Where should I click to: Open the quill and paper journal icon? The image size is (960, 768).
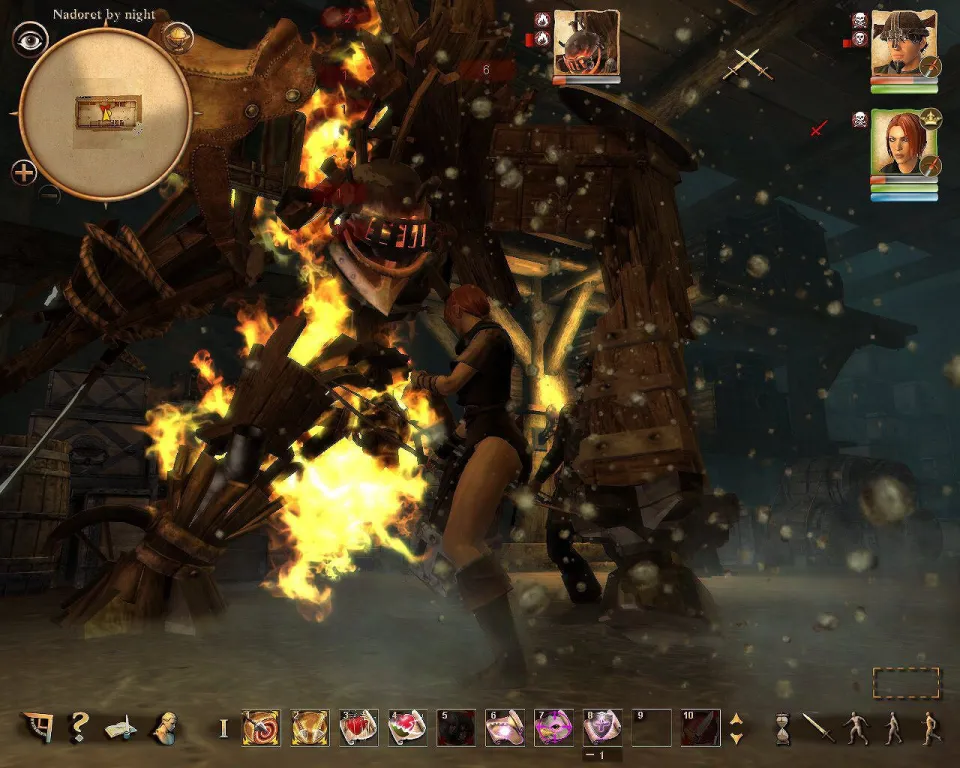point(122,728)
